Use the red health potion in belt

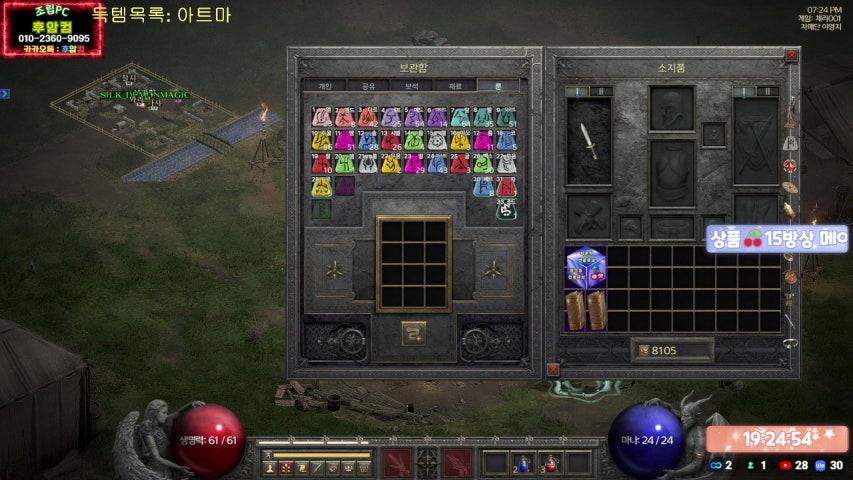click(x=550, y=462)
